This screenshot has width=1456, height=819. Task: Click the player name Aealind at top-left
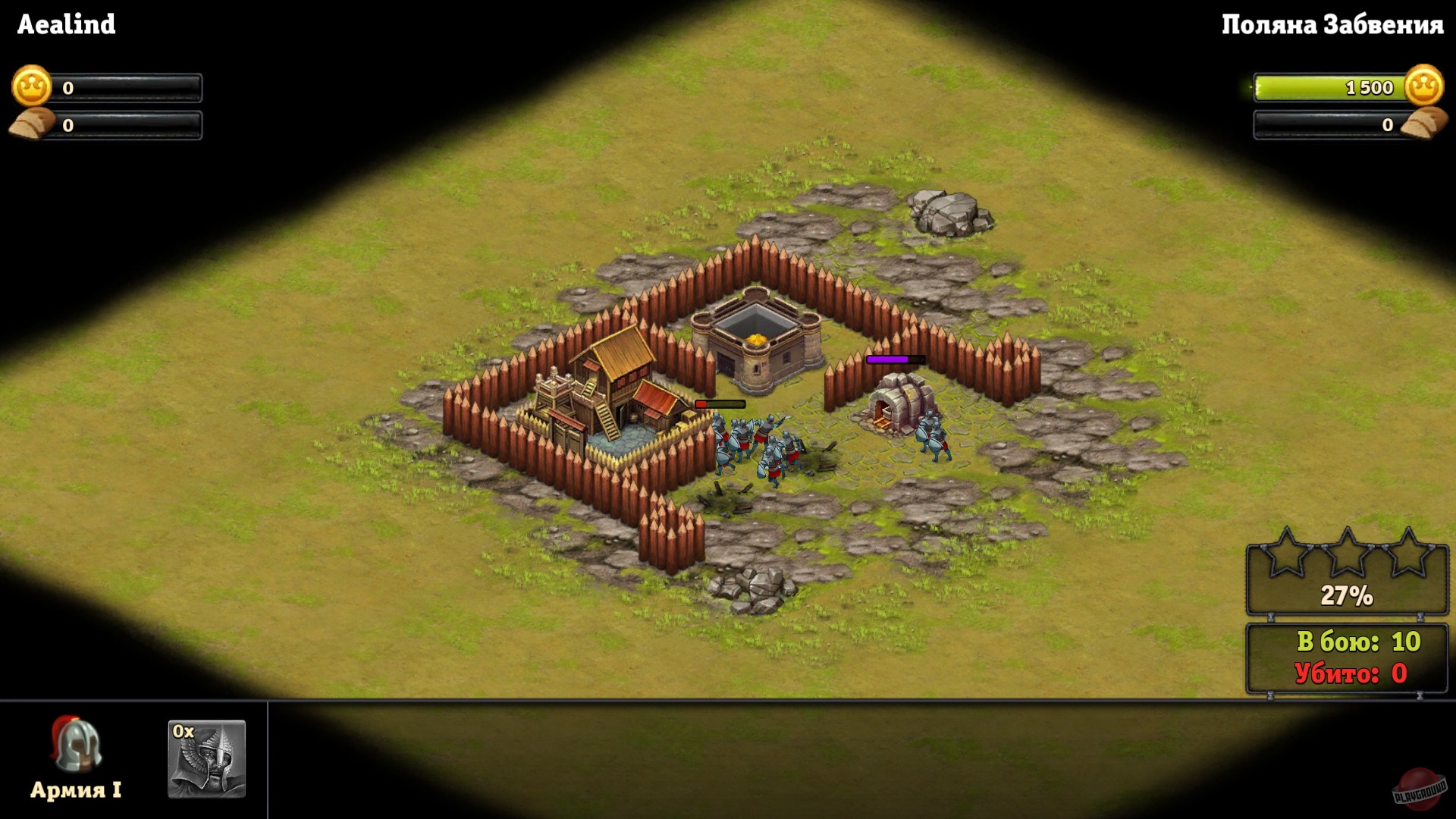point(64,25)
